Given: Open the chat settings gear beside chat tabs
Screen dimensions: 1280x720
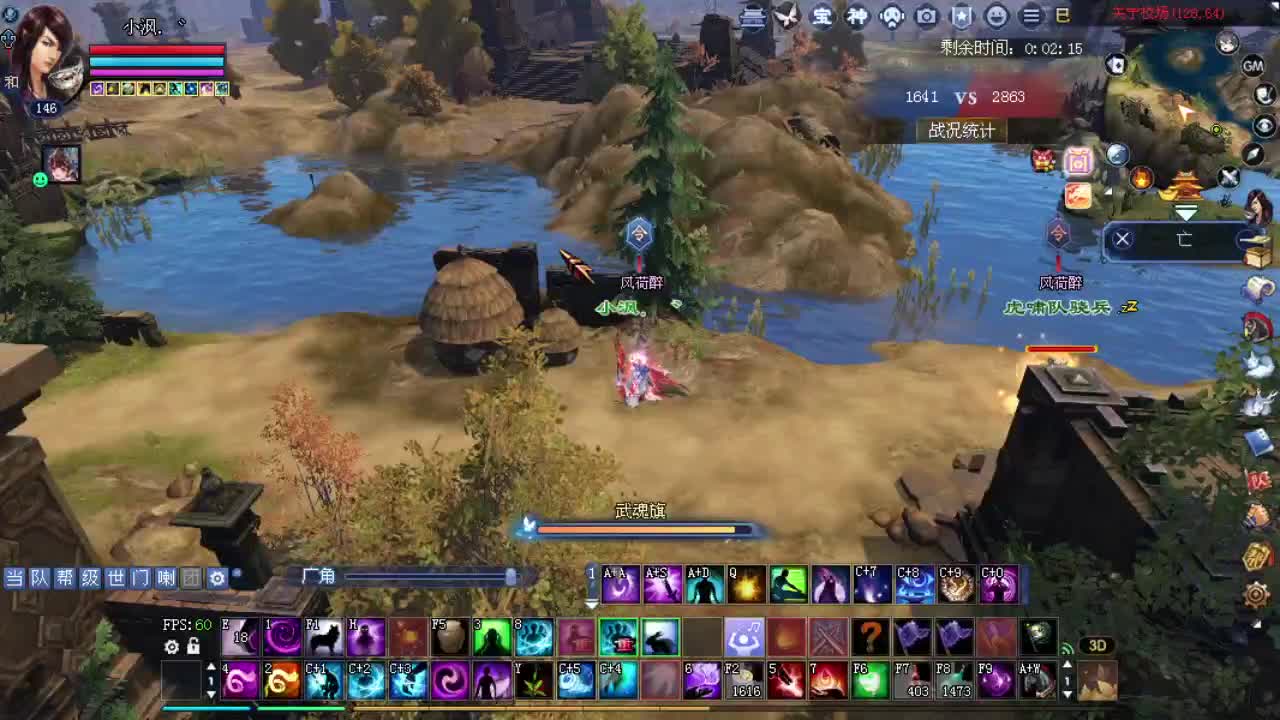Looking at the screenshot, I should pos(217,578).
